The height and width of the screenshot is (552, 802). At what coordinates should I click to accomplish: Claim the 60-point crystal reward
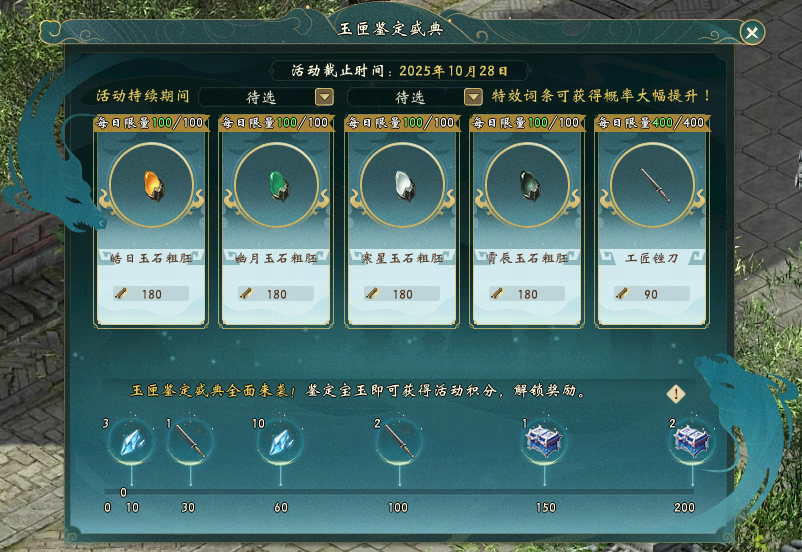[280, 441]
